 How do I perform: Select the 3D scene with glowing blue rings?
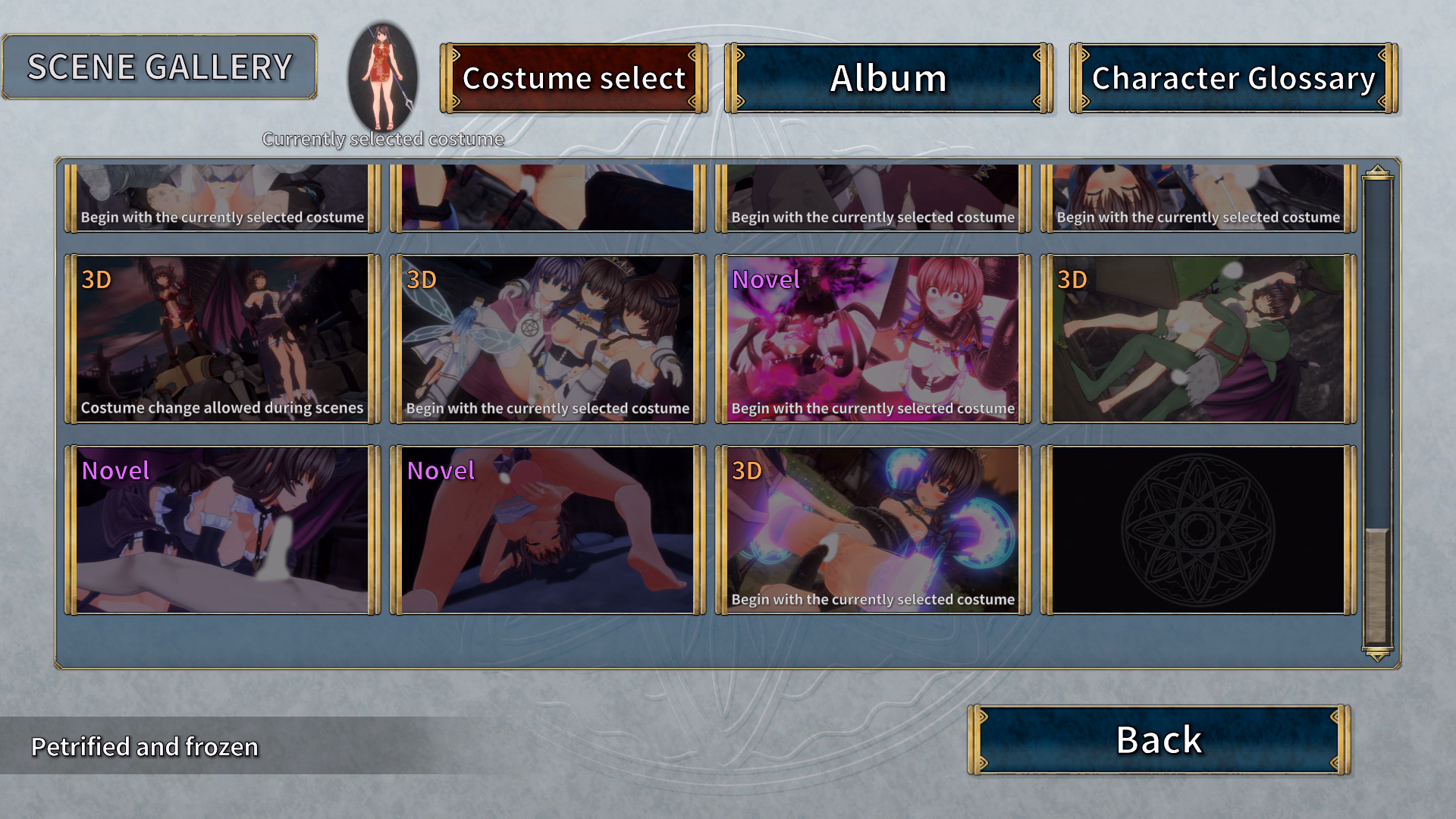tap(873, 530)
